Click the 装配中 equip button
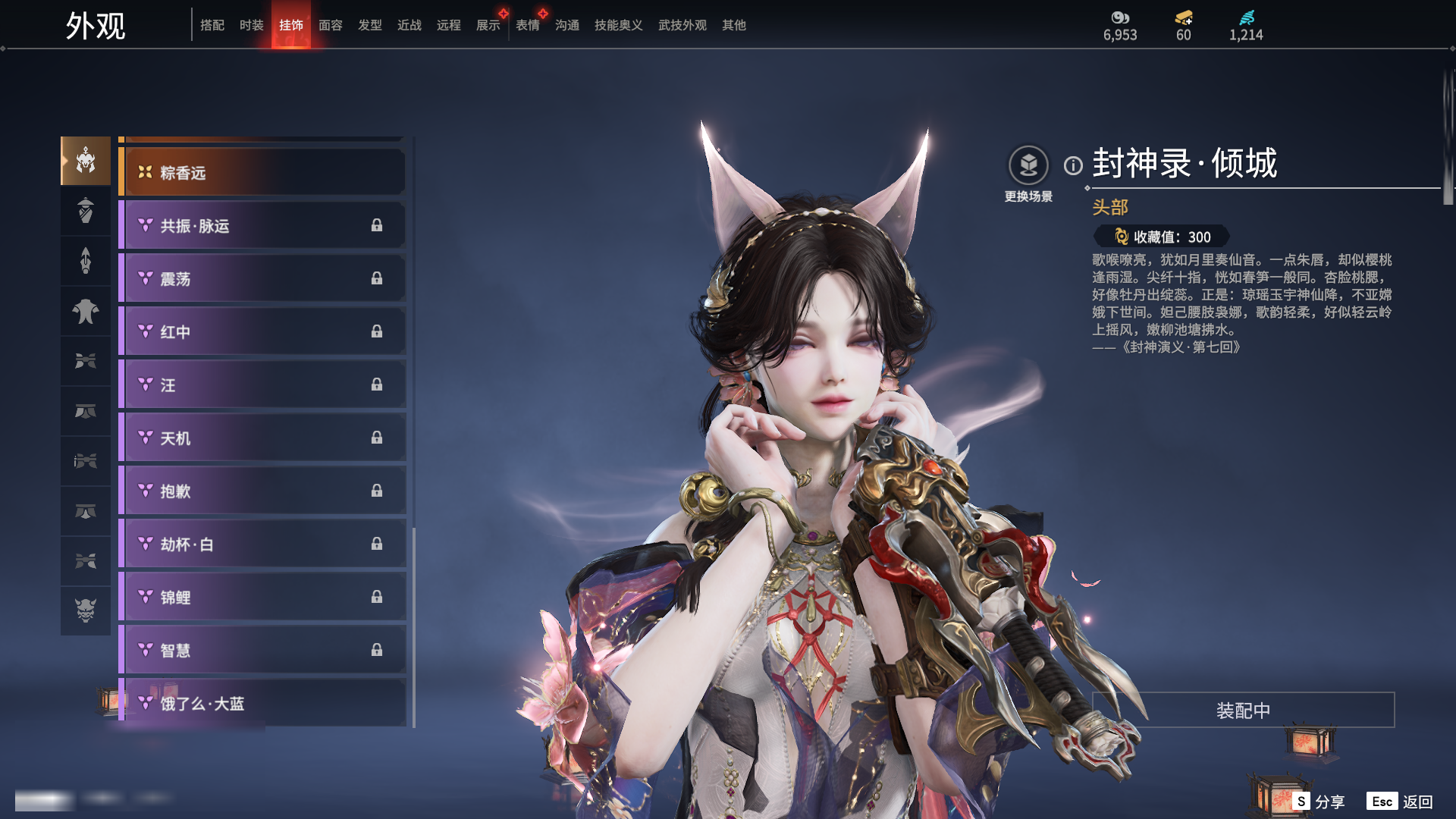Image resolution: width=1456 pixels, height=819 pixels. point(1243,711)
